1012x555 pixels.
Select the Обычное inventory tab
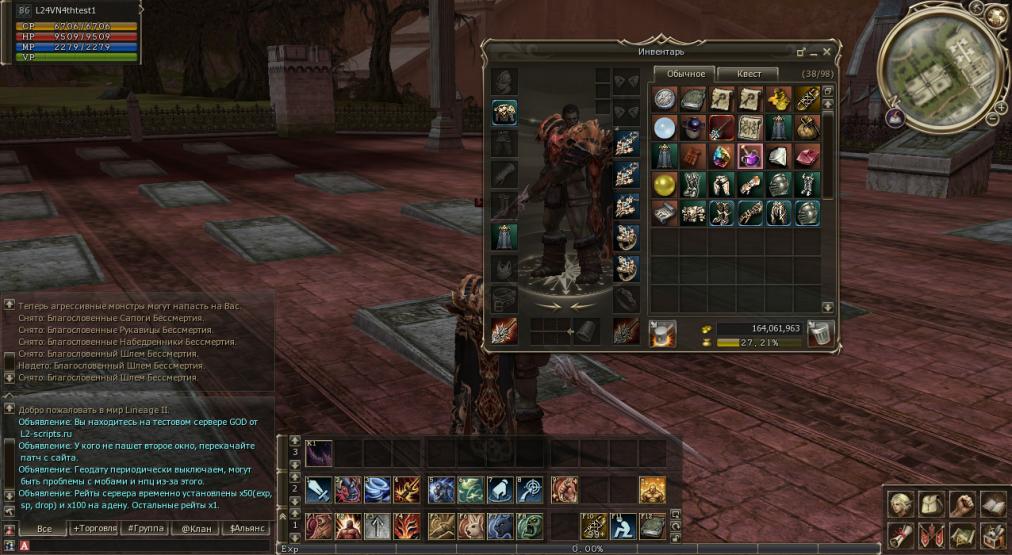click(x=686, y=74)
